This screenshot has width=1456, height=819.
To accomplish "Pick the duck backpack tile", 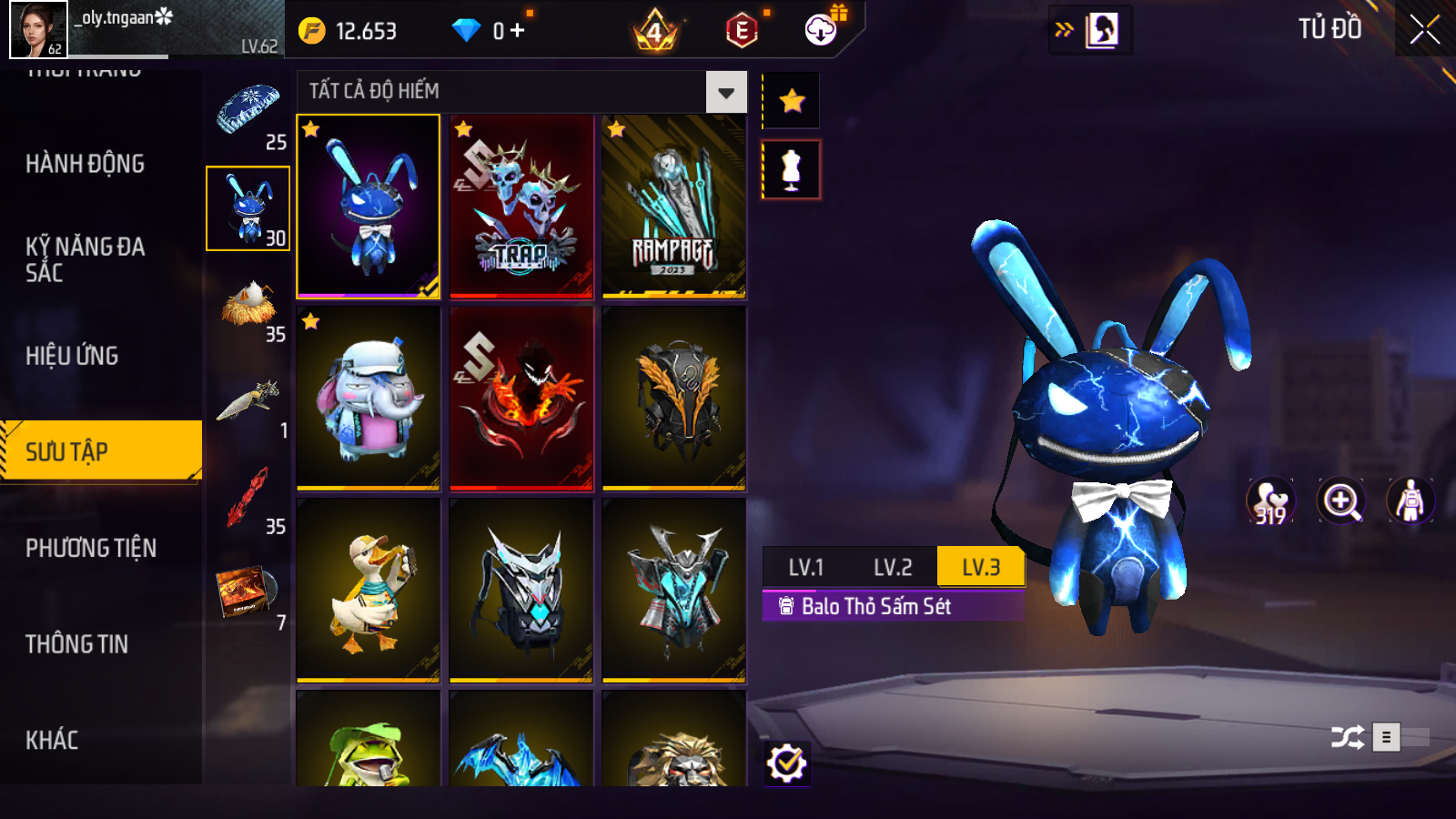I will coord(369,591).
